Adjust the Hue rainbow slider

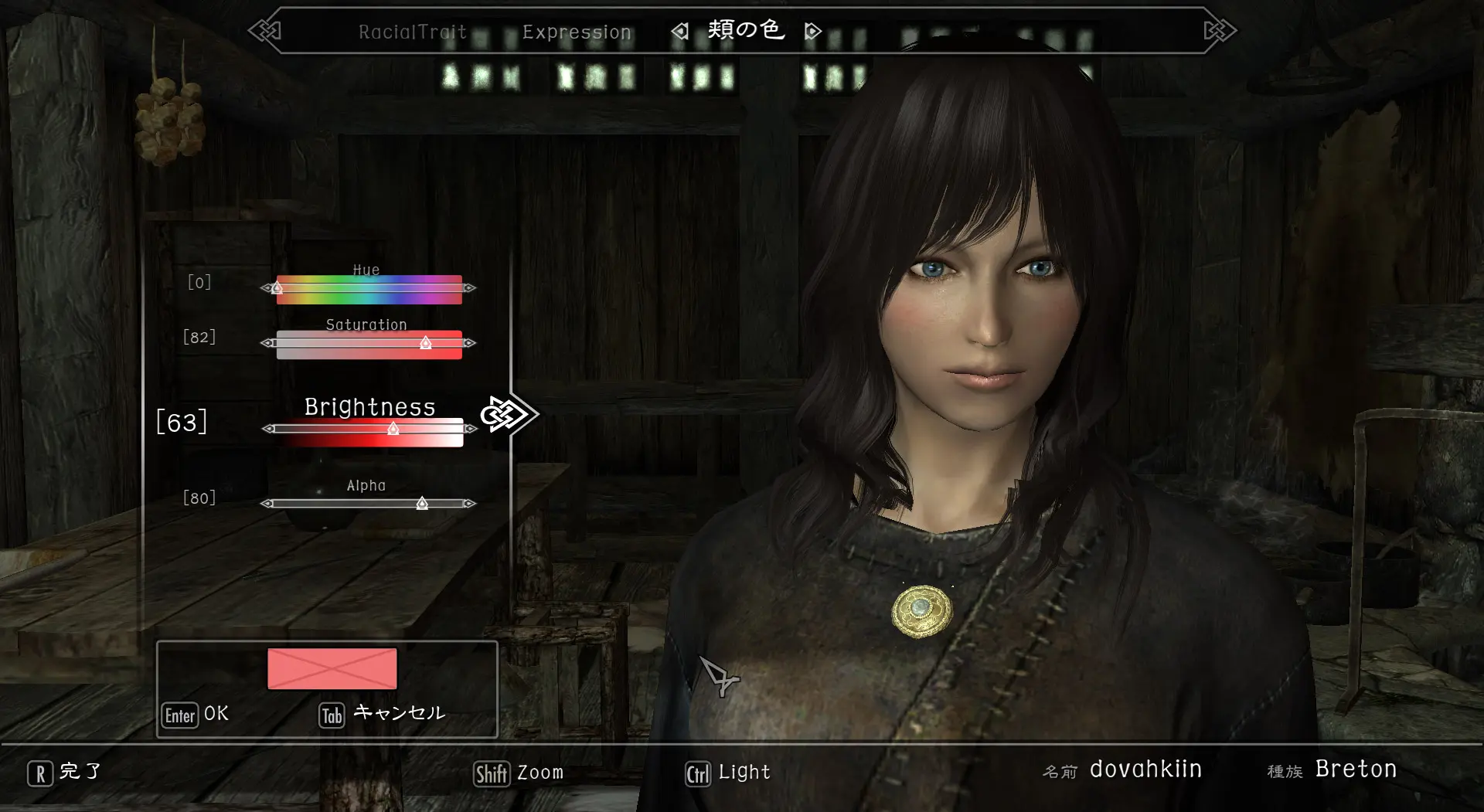(x=369, y=289)
